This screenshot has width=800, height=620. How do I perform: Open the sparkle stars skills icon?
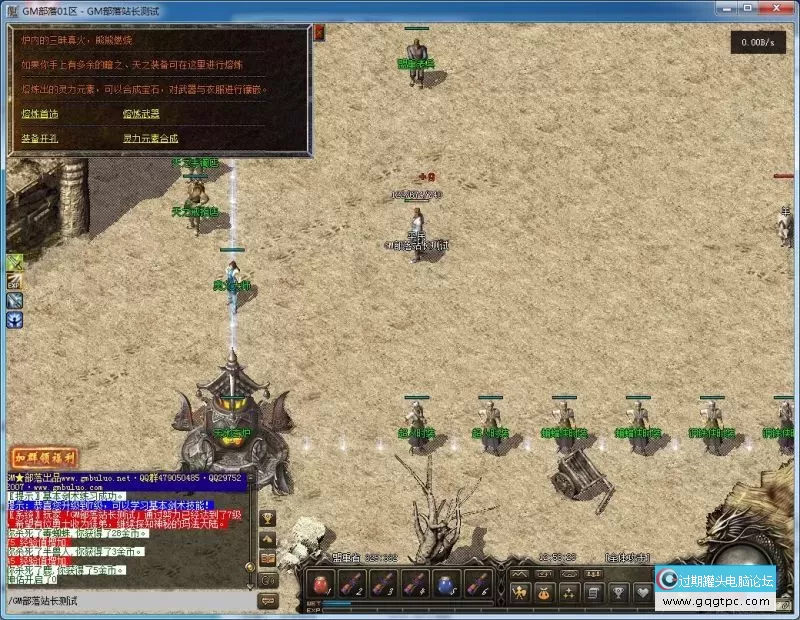(569, 592)
